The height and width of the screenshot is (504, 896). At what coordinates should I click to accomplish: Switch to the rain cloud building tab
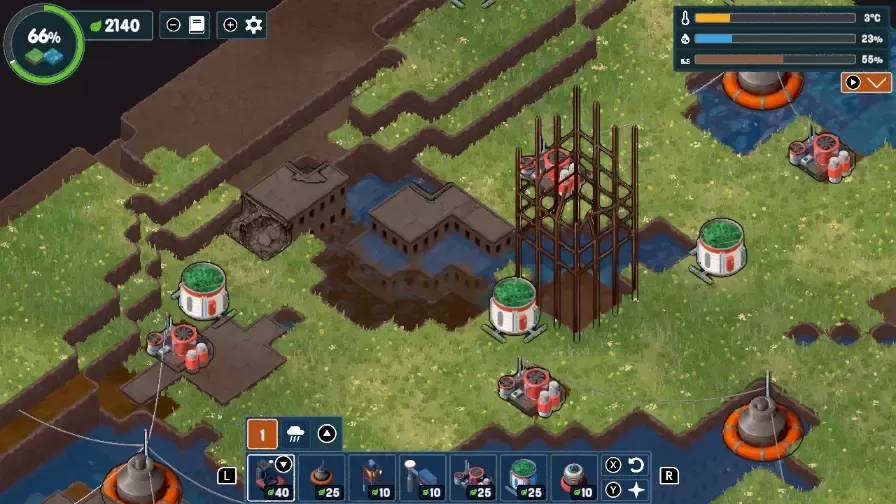pyautogui.click(x=296, y=434)
